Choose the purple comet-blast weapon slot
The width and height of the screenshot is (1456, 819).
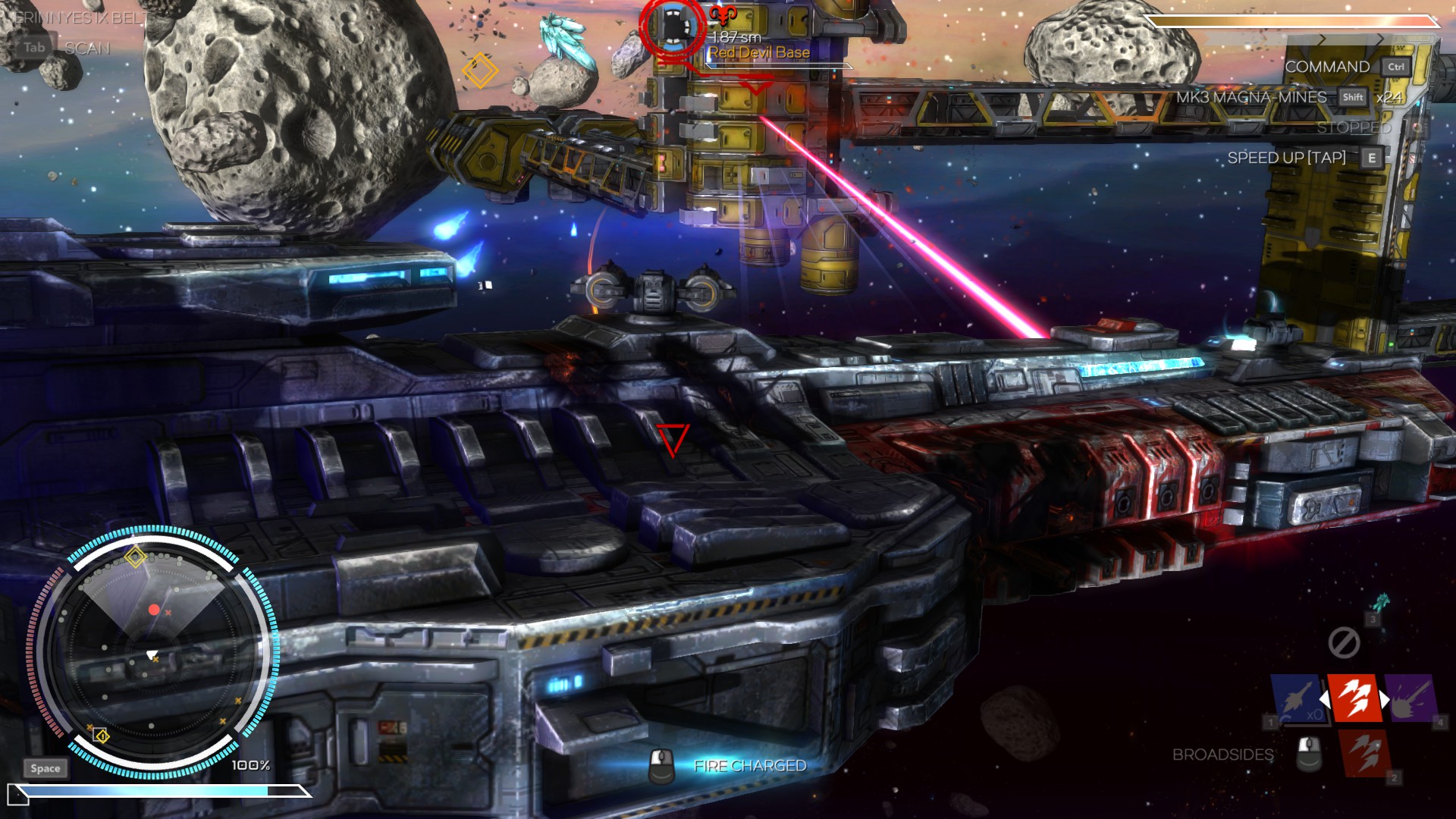[x=1411, y=698]
